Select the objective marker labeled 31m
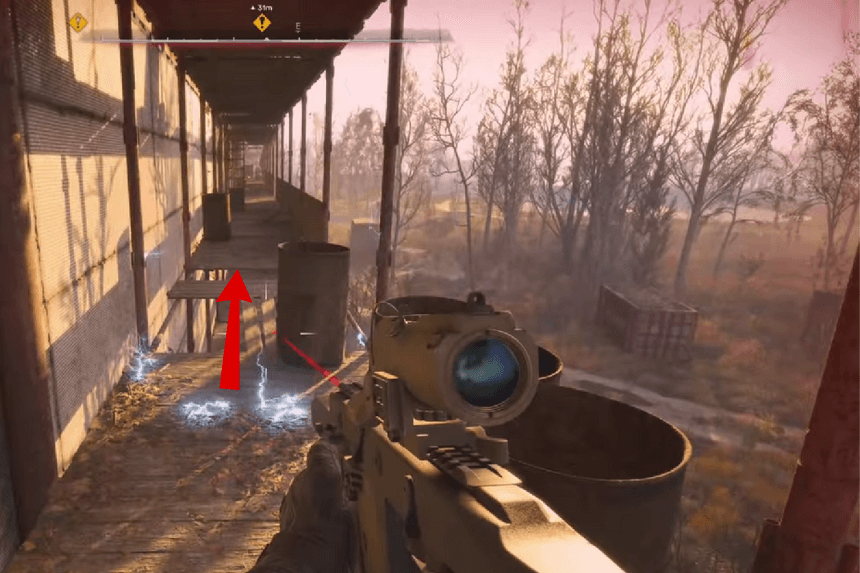 (262, 21)
